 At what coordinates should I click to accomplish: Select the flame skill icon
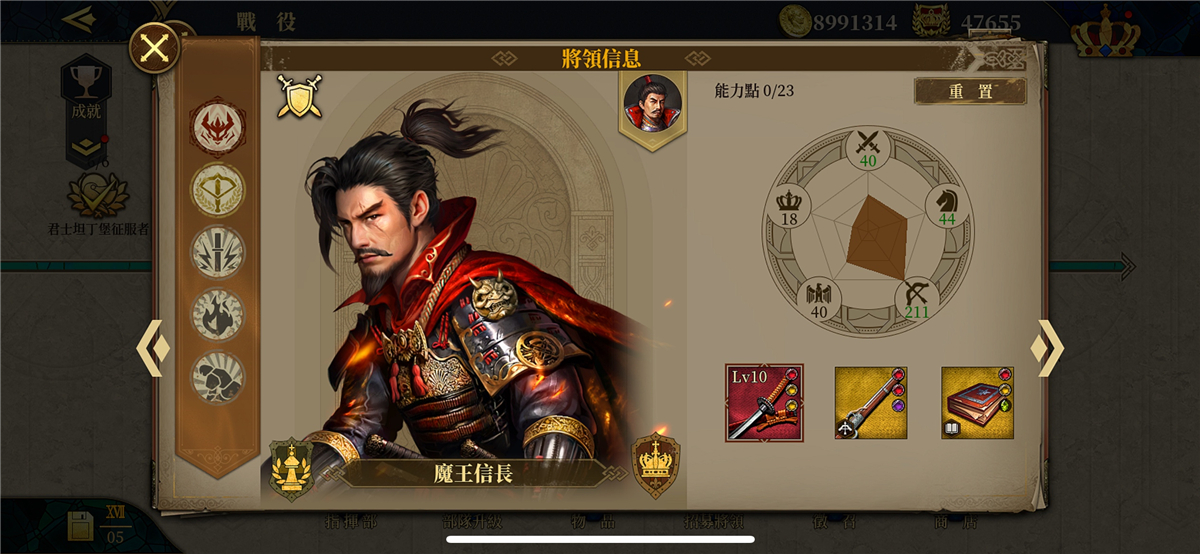(217, 314)
